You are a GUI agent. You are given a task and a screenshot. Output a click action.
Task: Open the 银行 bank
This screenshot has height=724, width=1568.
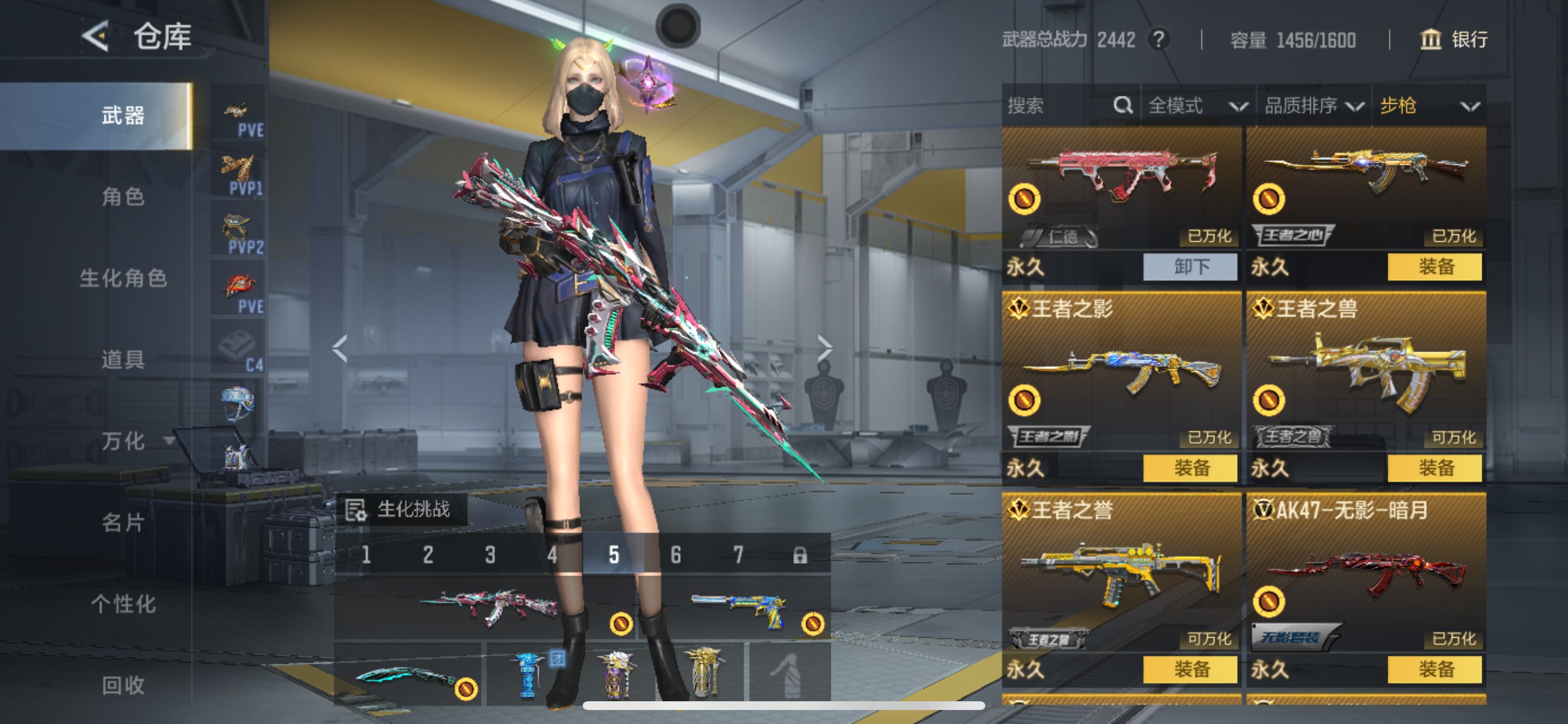pos(1454,40)
